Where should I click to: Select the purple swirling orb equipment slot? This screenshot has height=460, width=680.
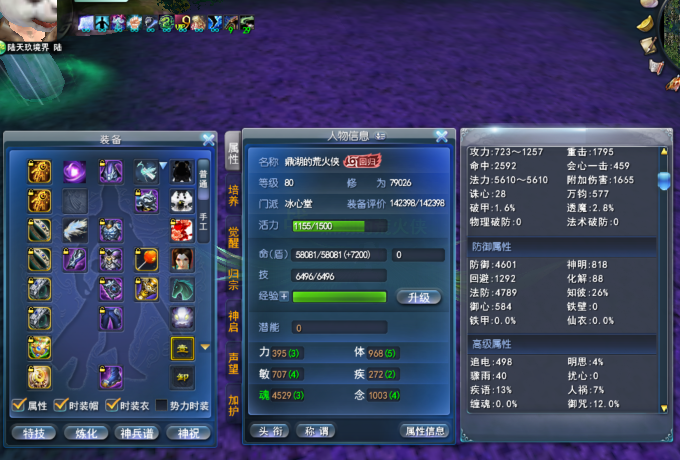(x=73, y=172)
